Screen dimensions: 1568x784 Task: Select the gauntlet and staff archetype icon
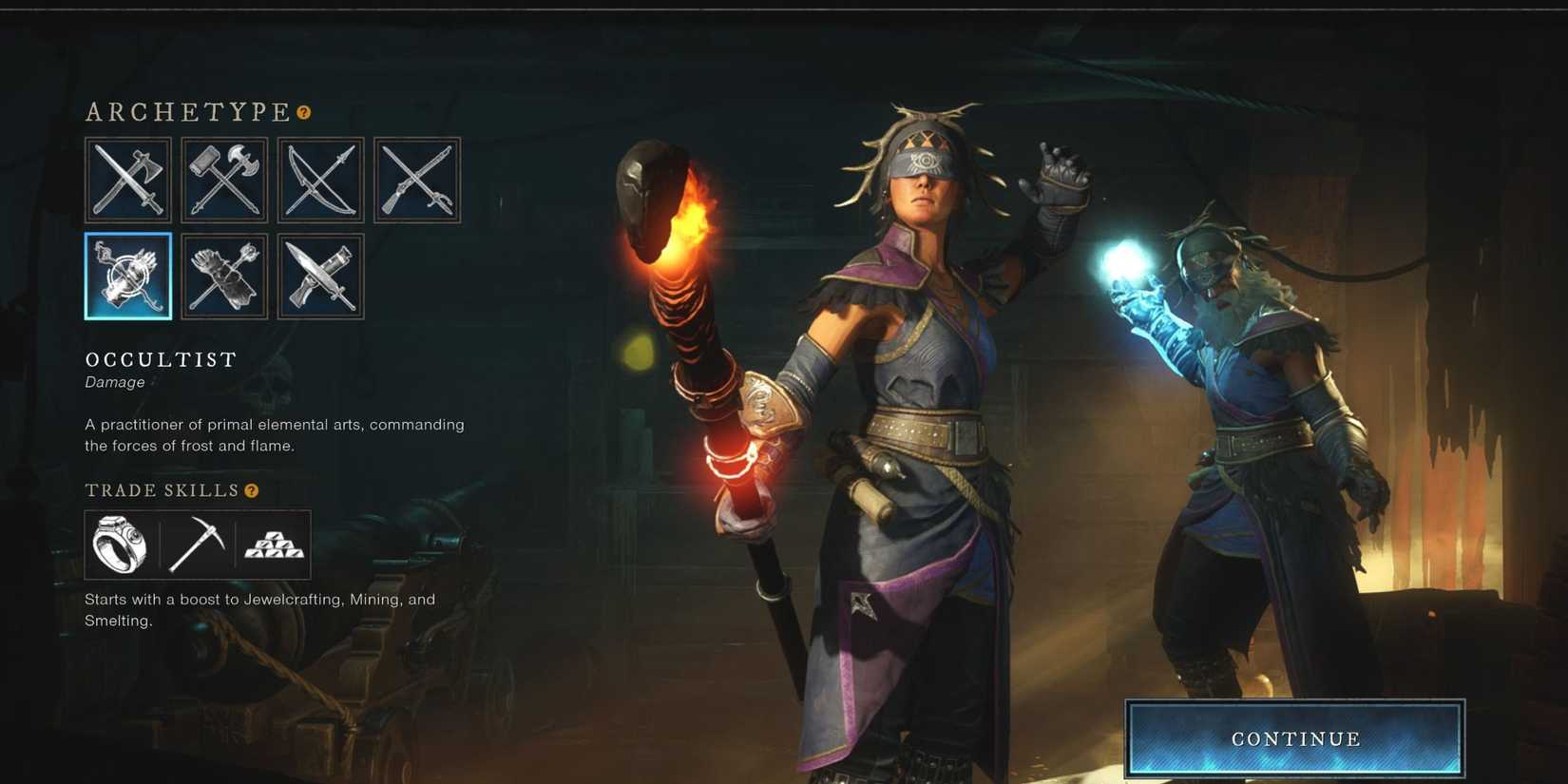(223, 277)
